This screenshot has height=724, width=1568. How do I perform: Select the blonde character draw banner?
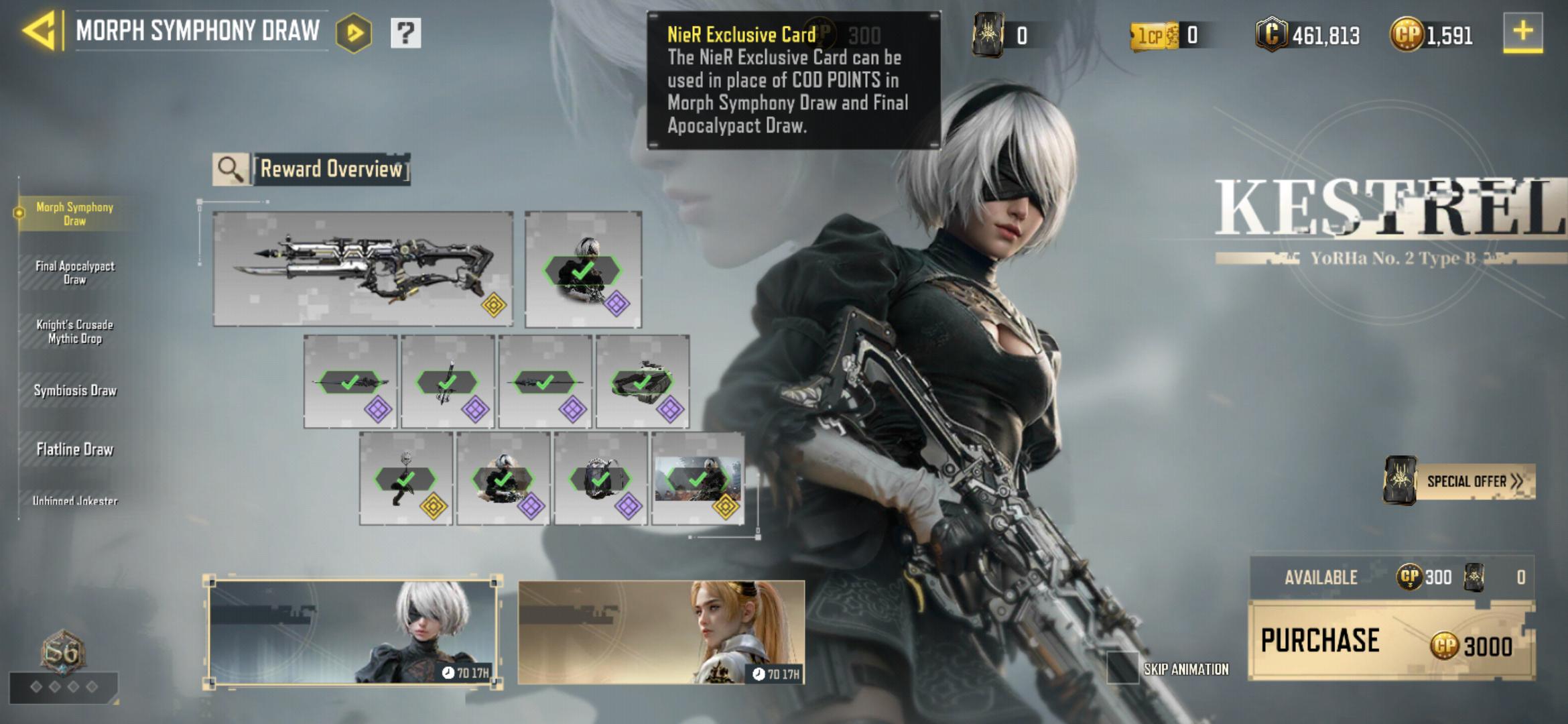[661, 632]
